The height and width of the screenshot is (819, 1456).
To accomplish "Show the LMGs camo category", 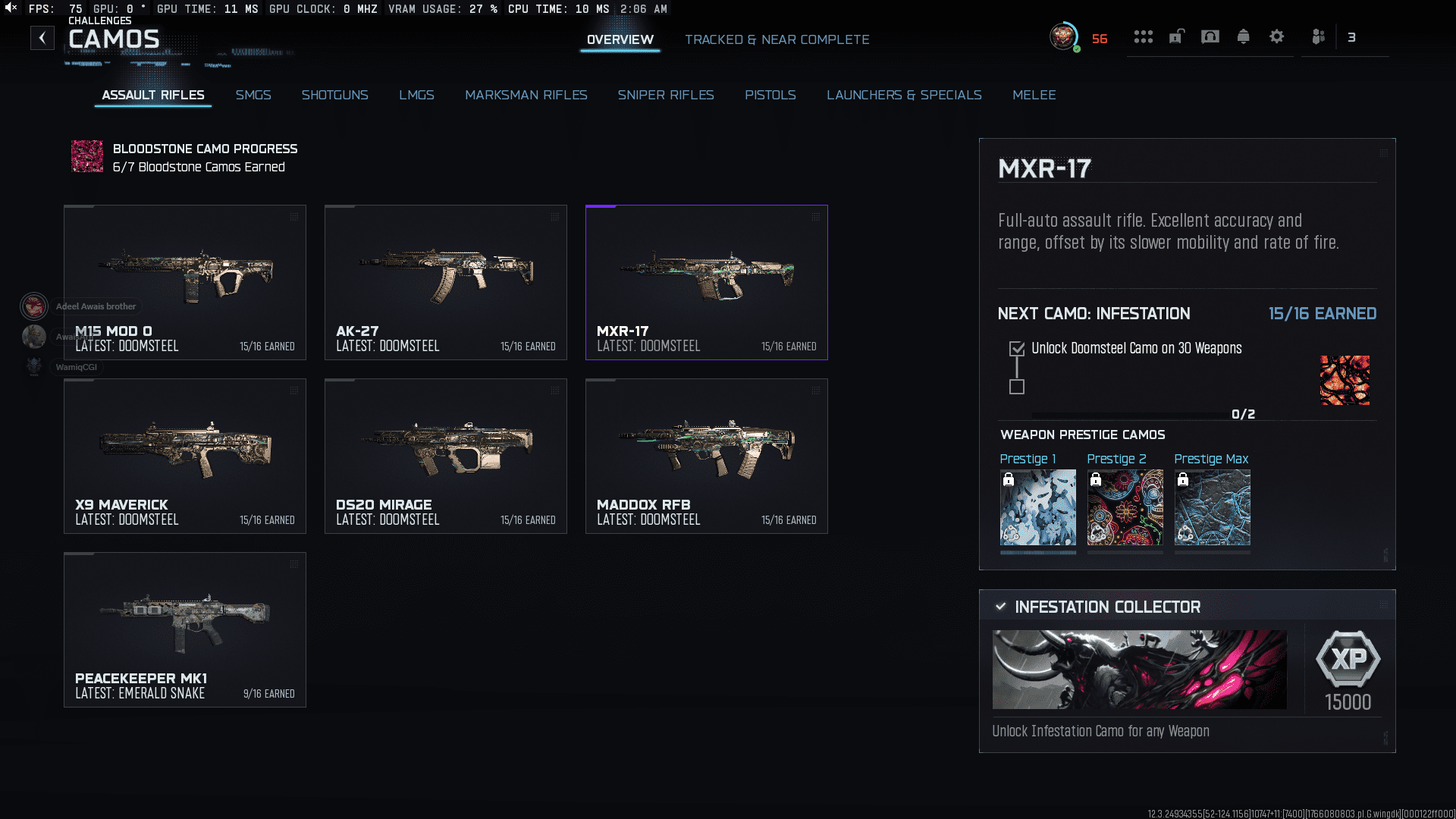I will coord(416,95).
